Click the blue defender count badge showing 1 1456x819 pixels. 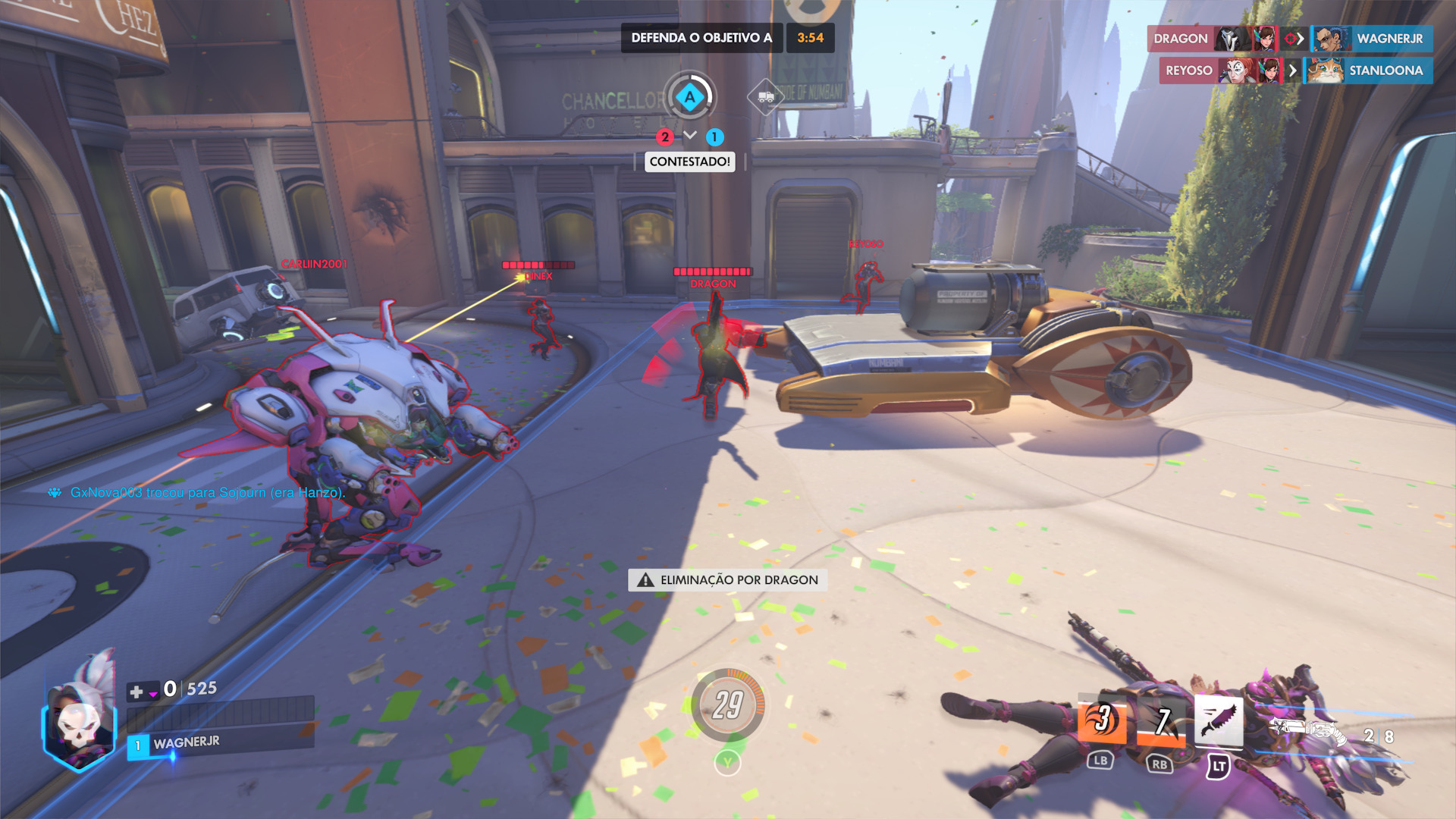714,137
